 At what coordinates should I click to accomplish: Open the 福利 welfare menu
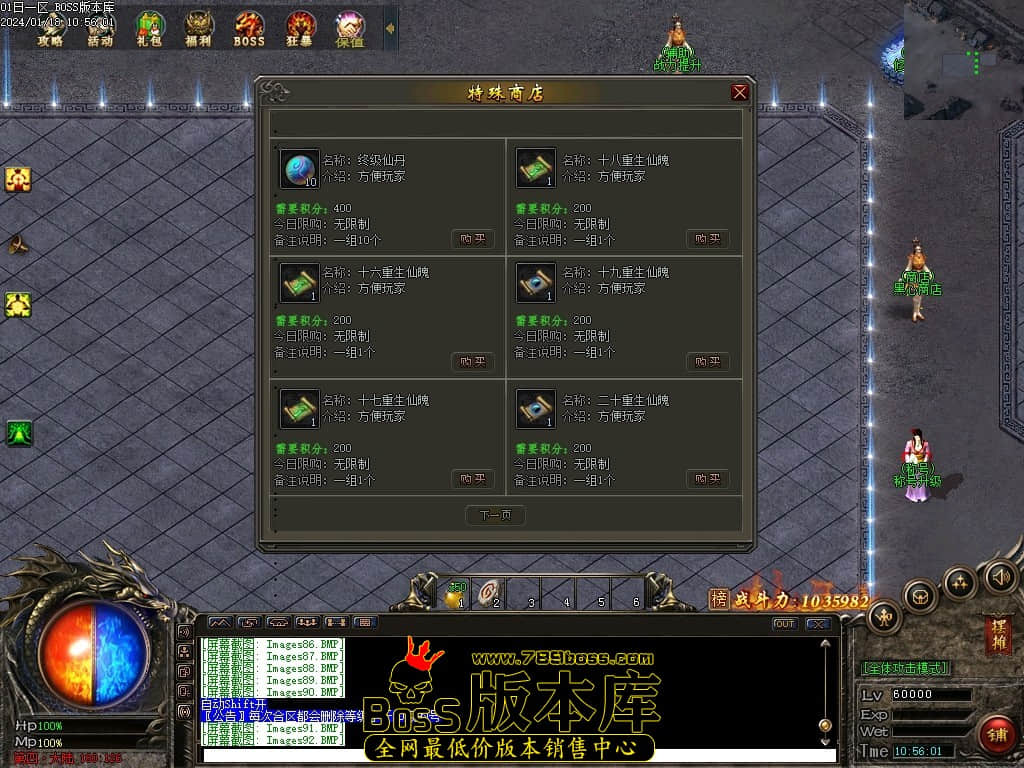point(199,29)
